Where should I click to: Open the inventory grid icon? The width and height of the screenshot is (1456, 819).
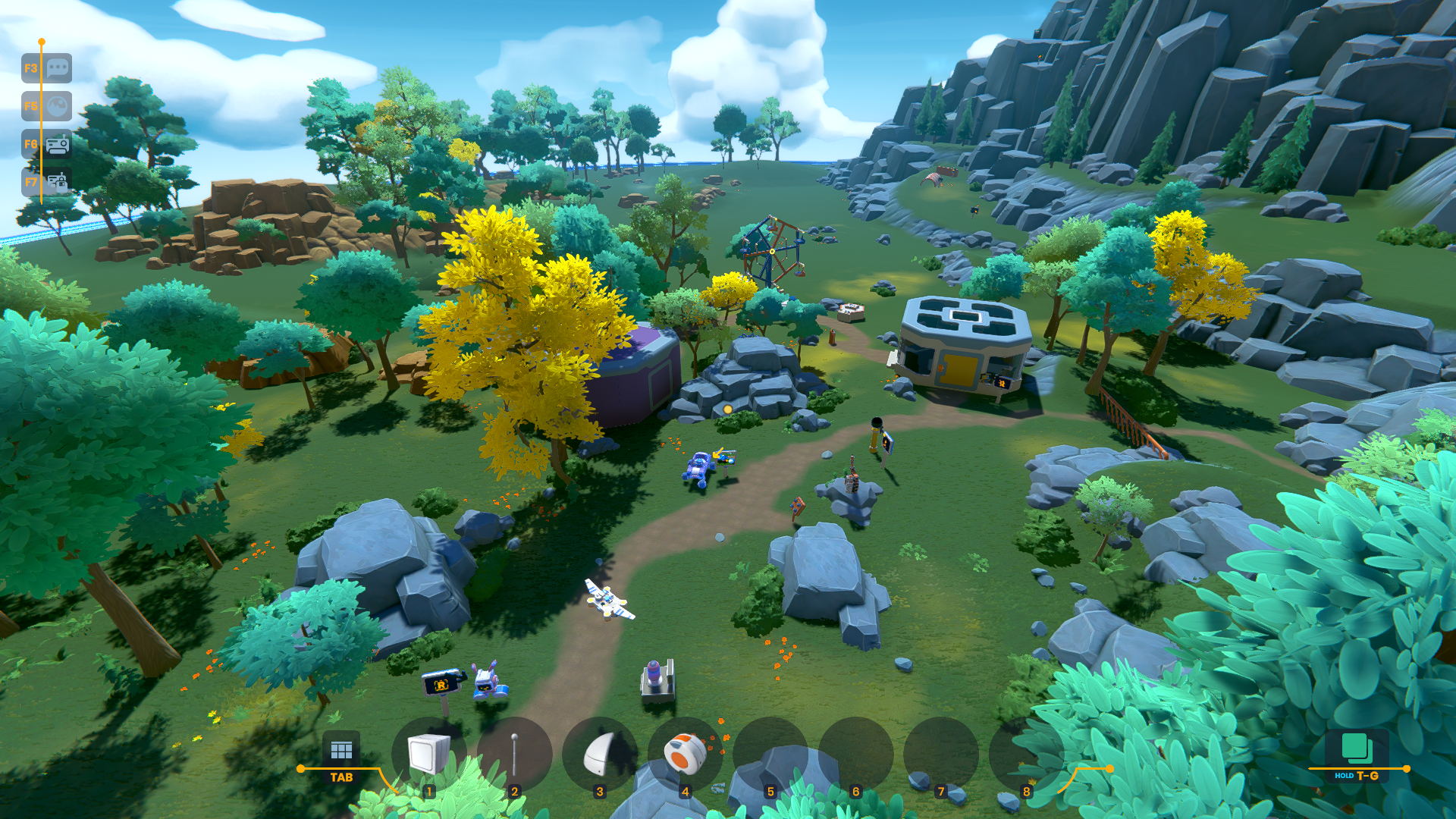(341, 751)
